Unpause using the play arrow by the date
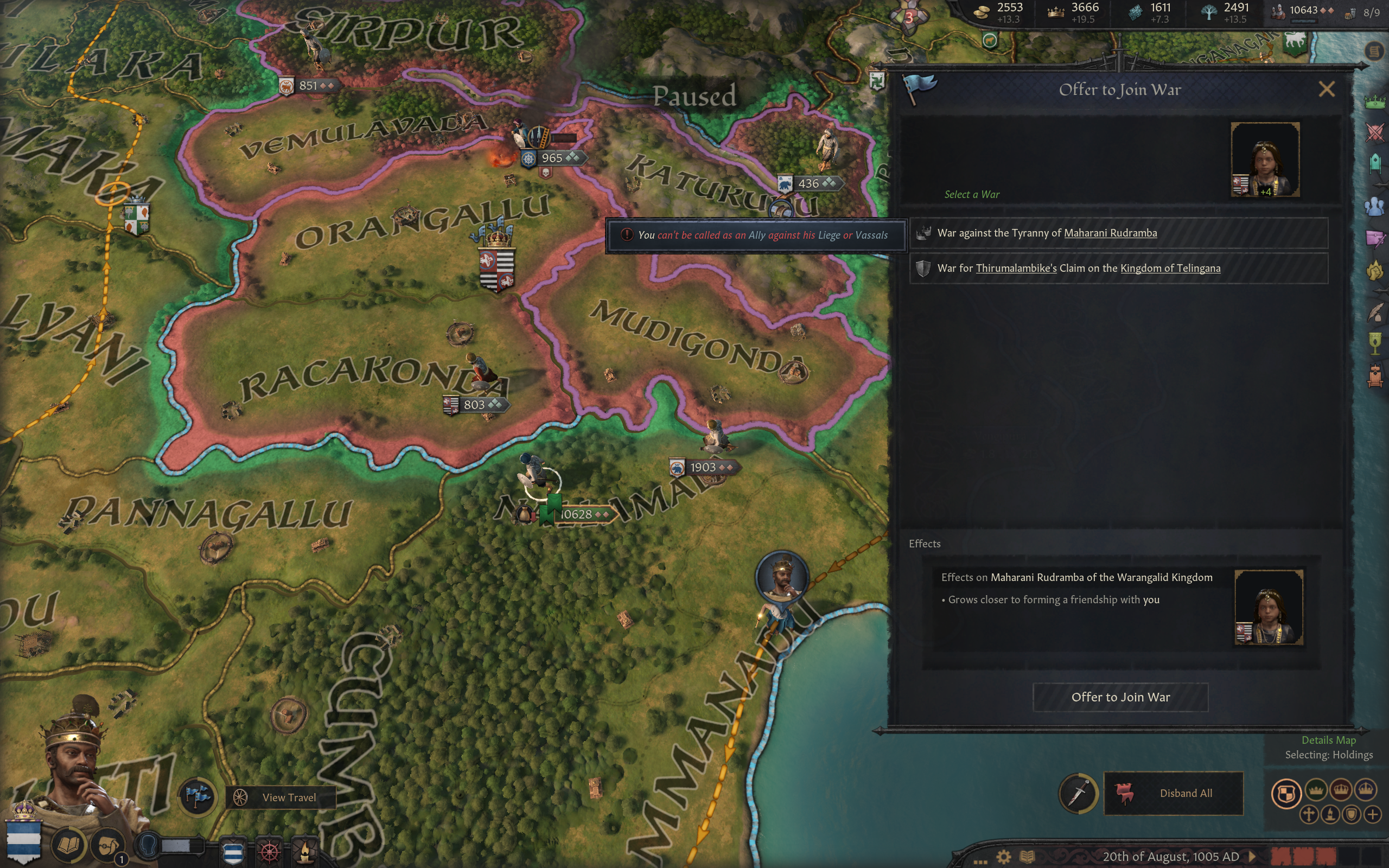The image size is (1389, 868). click(x=1253, y=857)
